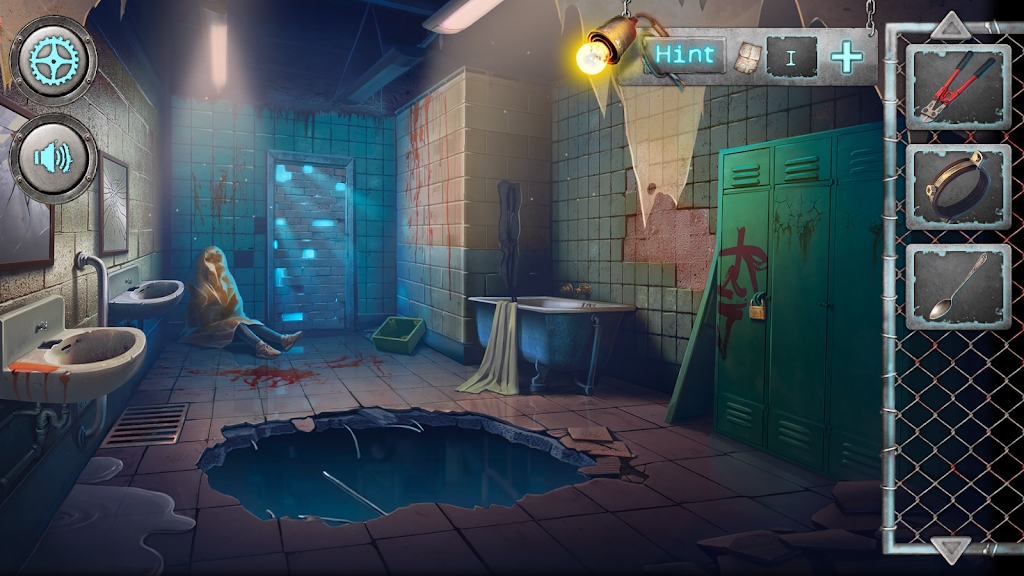Open the gear settings menu
This screenshot has width=1024, height=576.
click(53, 62)
